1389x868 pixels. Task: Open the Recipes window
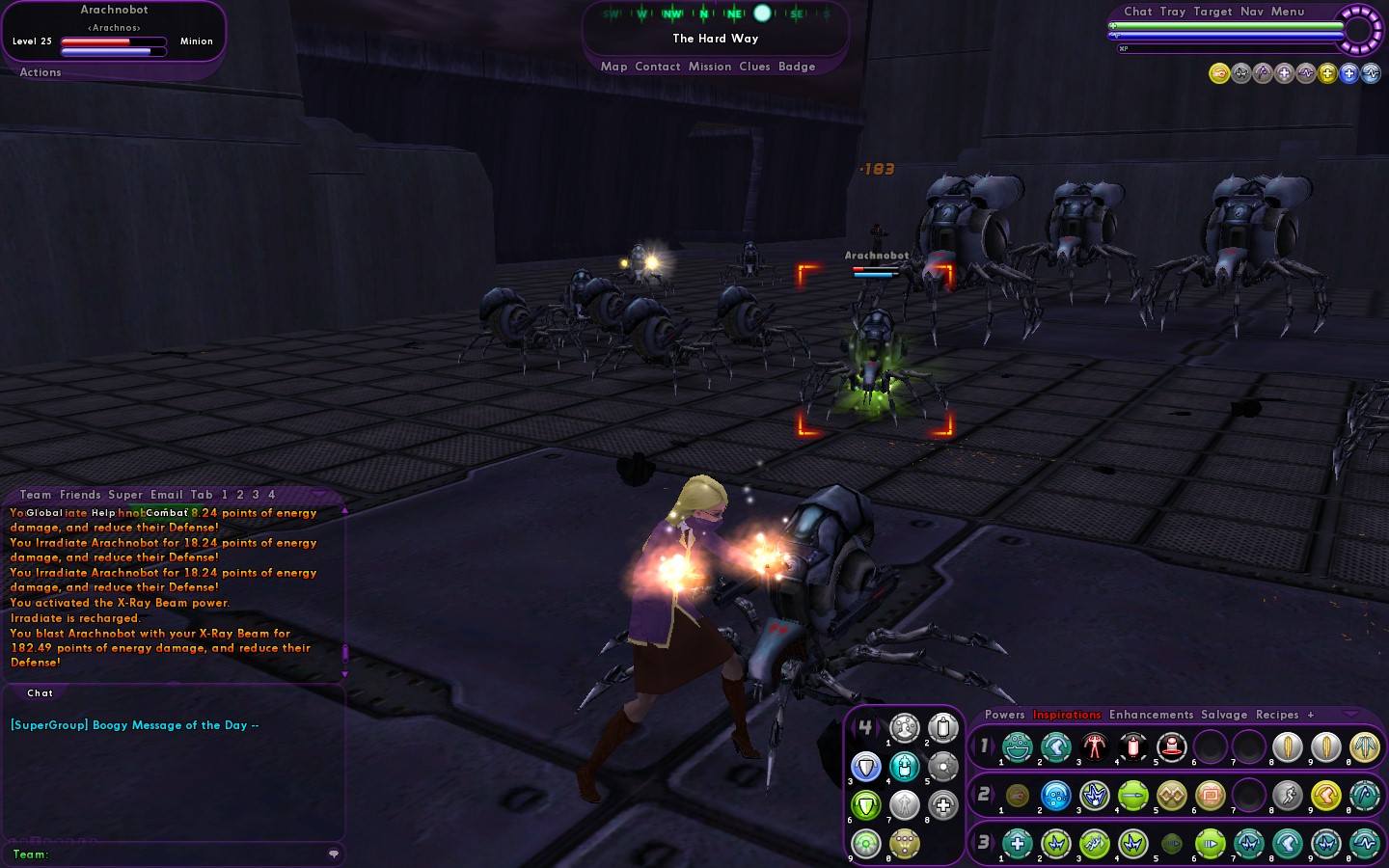coord(1277,715)
